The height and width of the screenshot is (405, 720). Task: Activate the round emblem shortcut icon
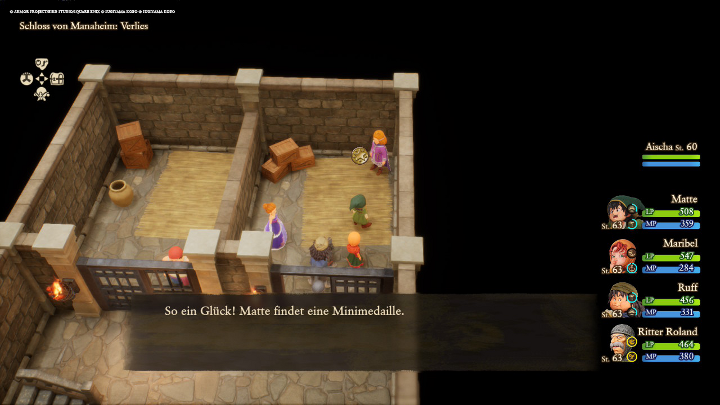coord(26,79)
